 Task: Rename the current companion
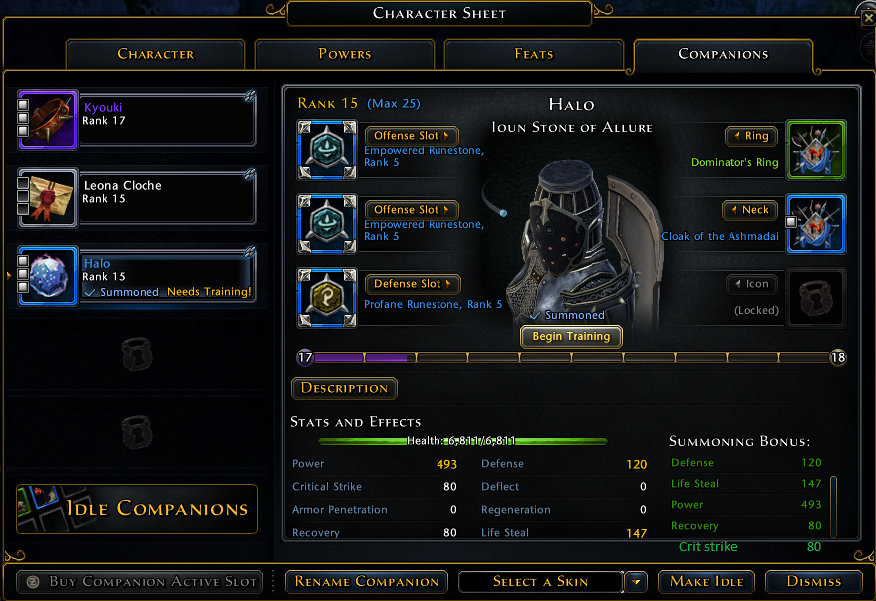pos(367,581)
